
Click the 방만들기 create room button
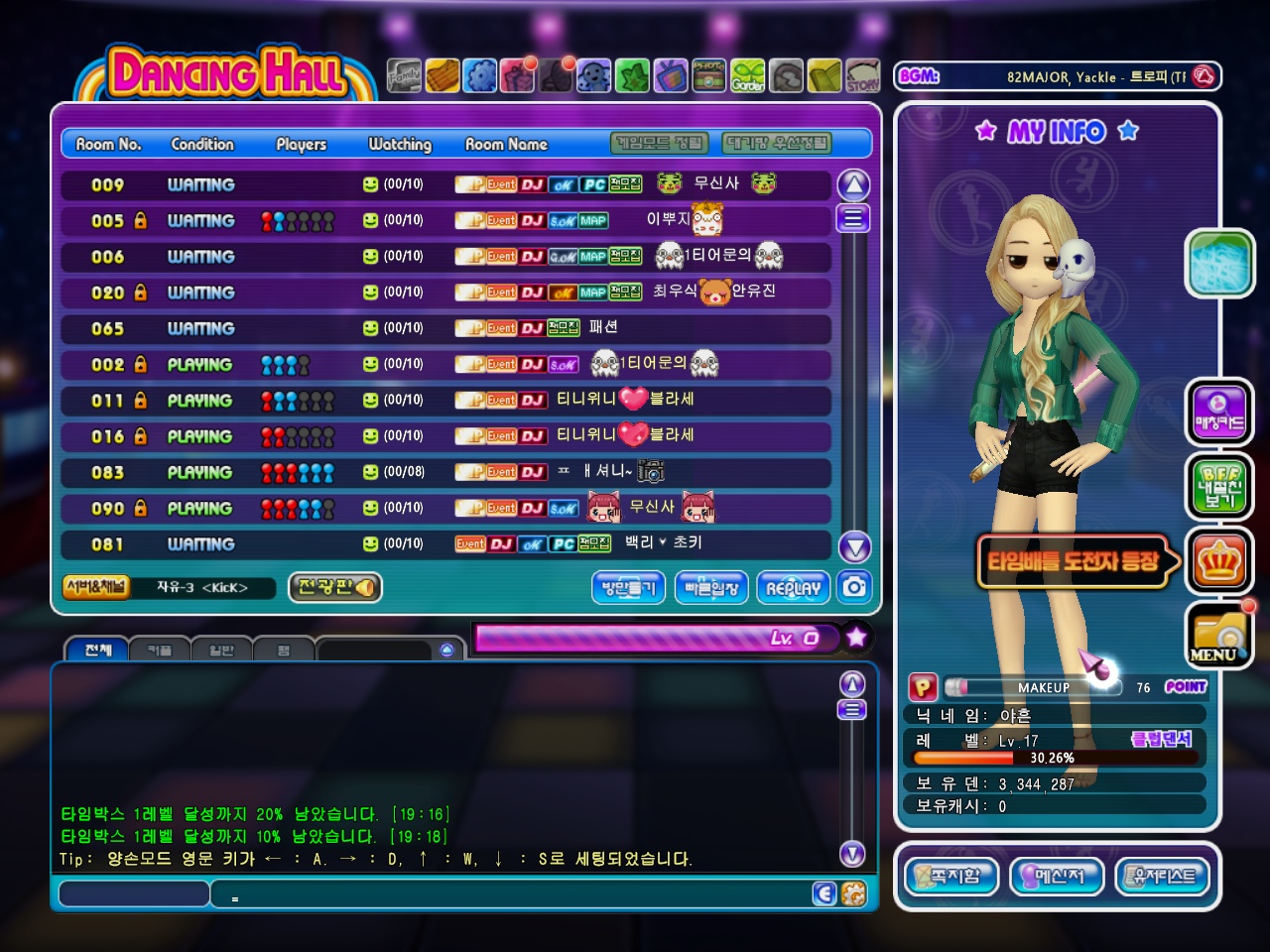click(x=629, y=587)
